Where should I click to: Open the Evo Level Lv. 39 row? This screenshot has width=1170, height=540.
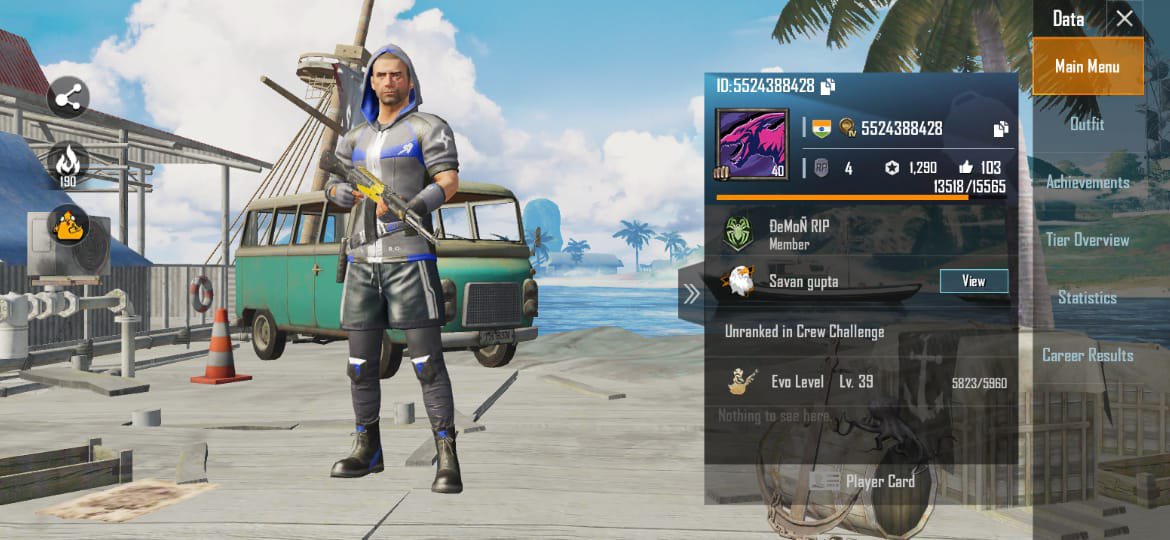tap(860, 382)
